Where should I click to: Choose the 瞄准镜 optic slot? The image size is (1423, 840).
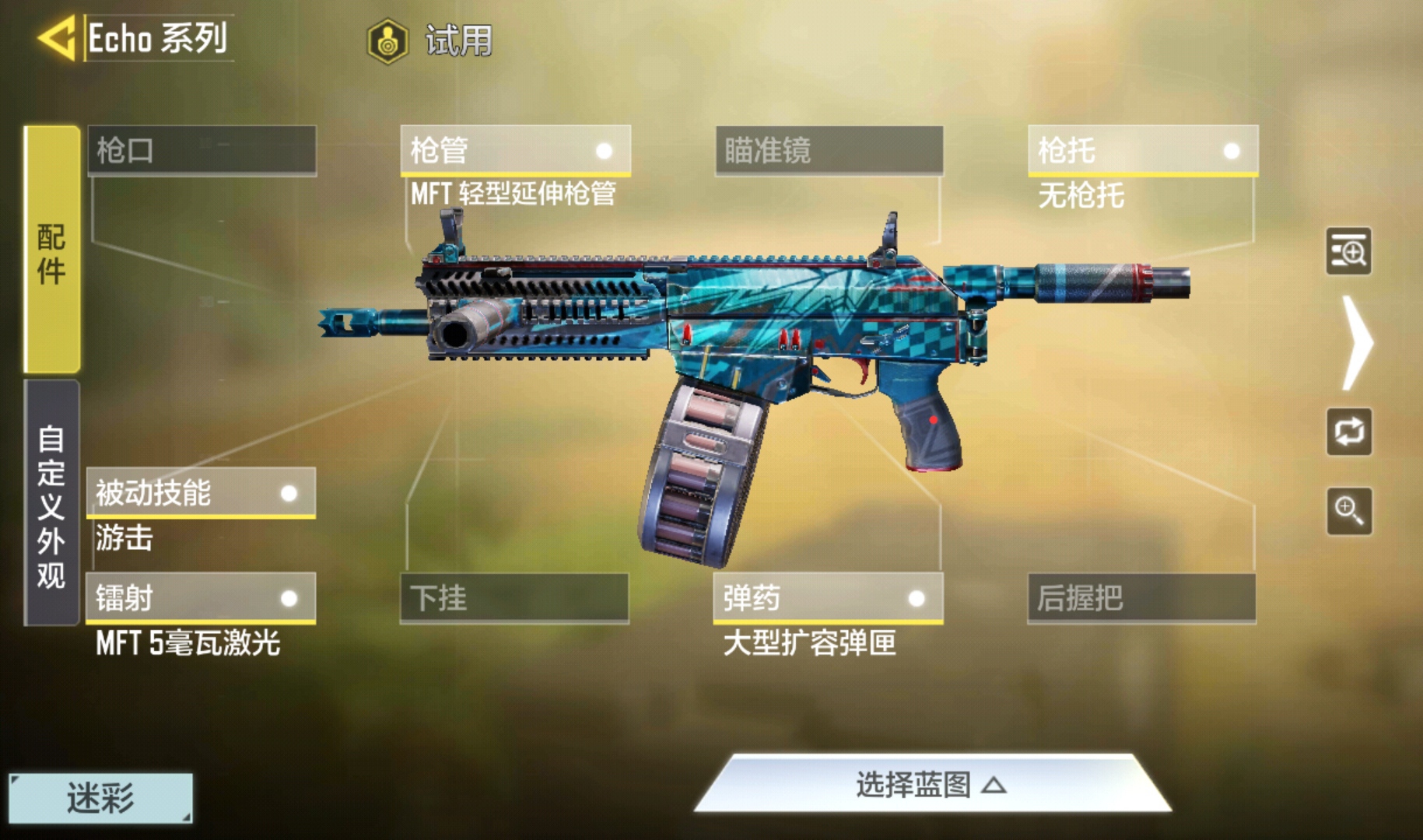point(829,150)
